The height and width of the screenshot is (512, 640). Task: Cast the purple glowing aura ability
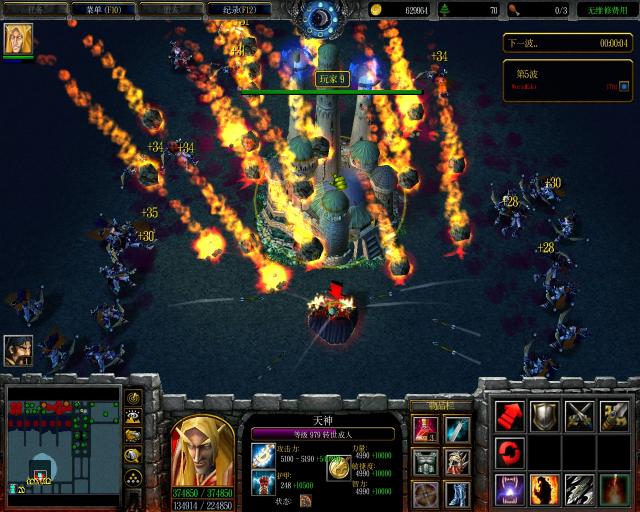(x=510, y=489)
